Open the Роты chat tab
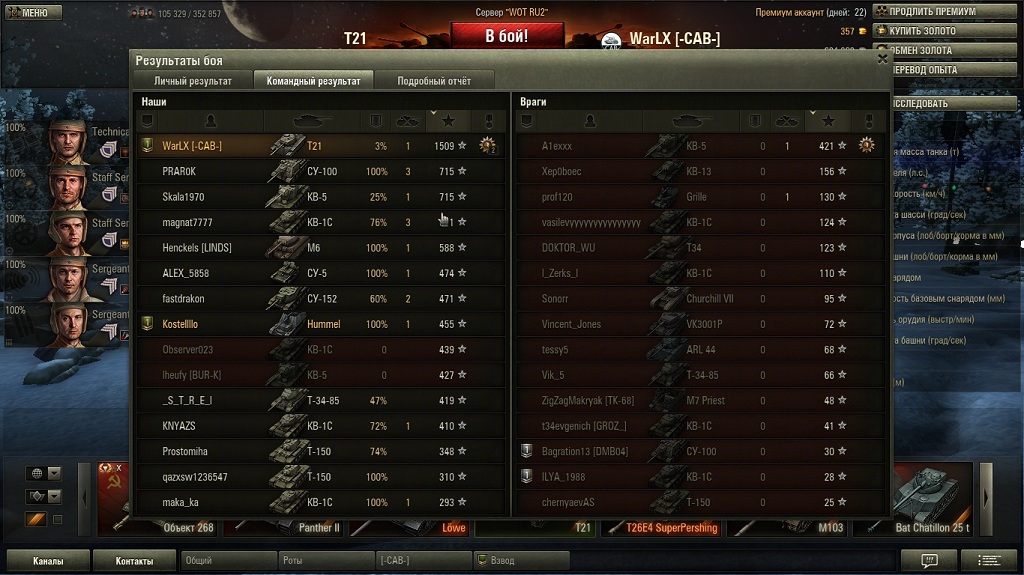Screen dimensions: 1024x575 [x=325, y=561]
